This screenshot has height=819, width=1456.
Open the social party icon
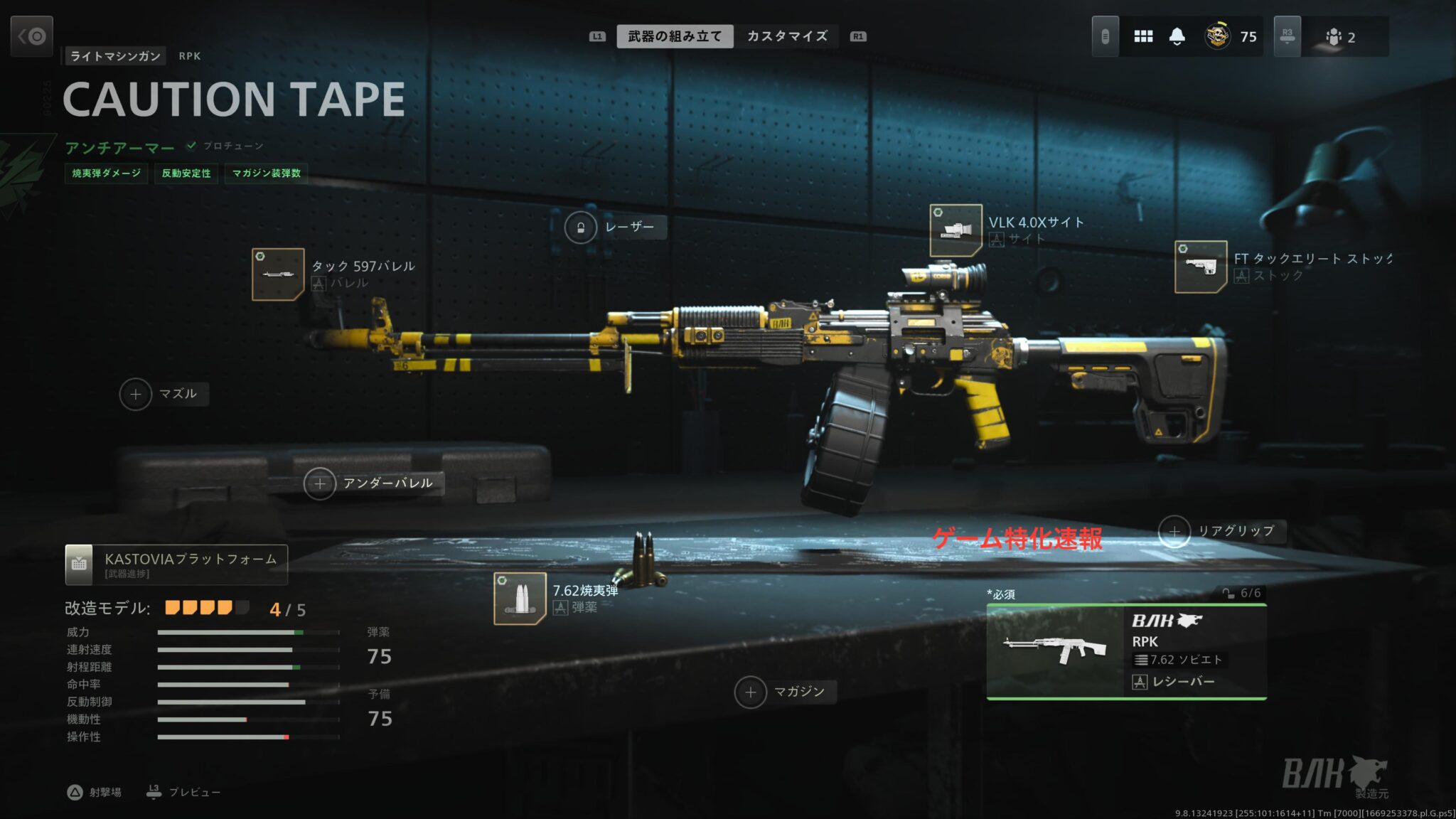pos(1334,37)
